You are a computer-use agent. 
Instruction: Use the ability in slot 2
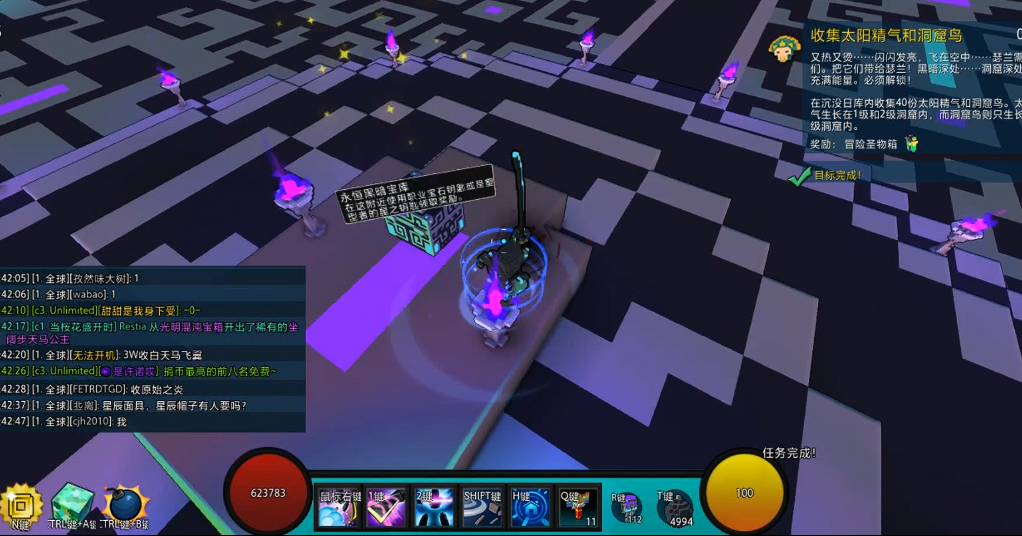point(433,507)
